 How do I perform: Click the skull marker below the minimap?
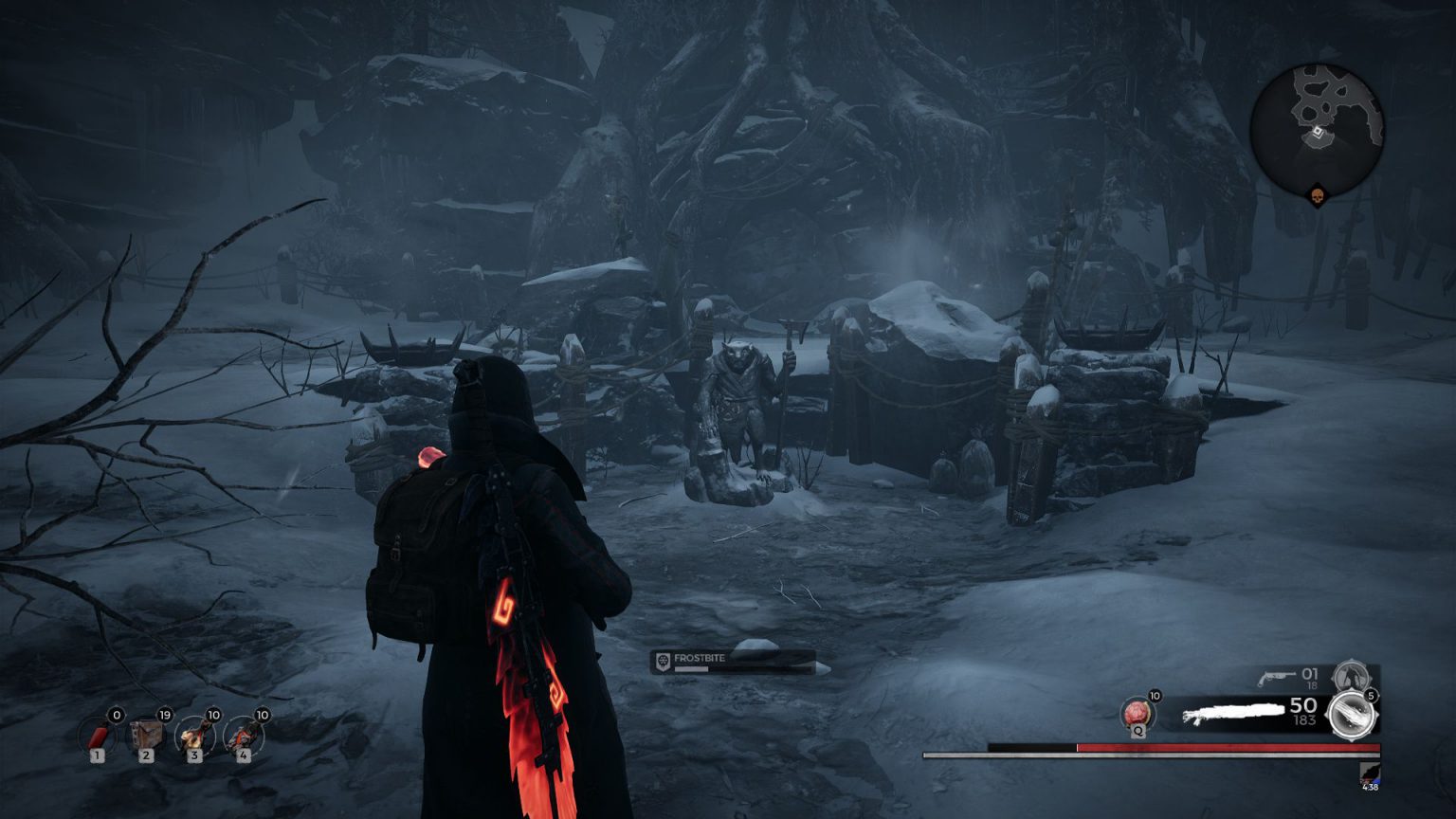pos(1318,196)
